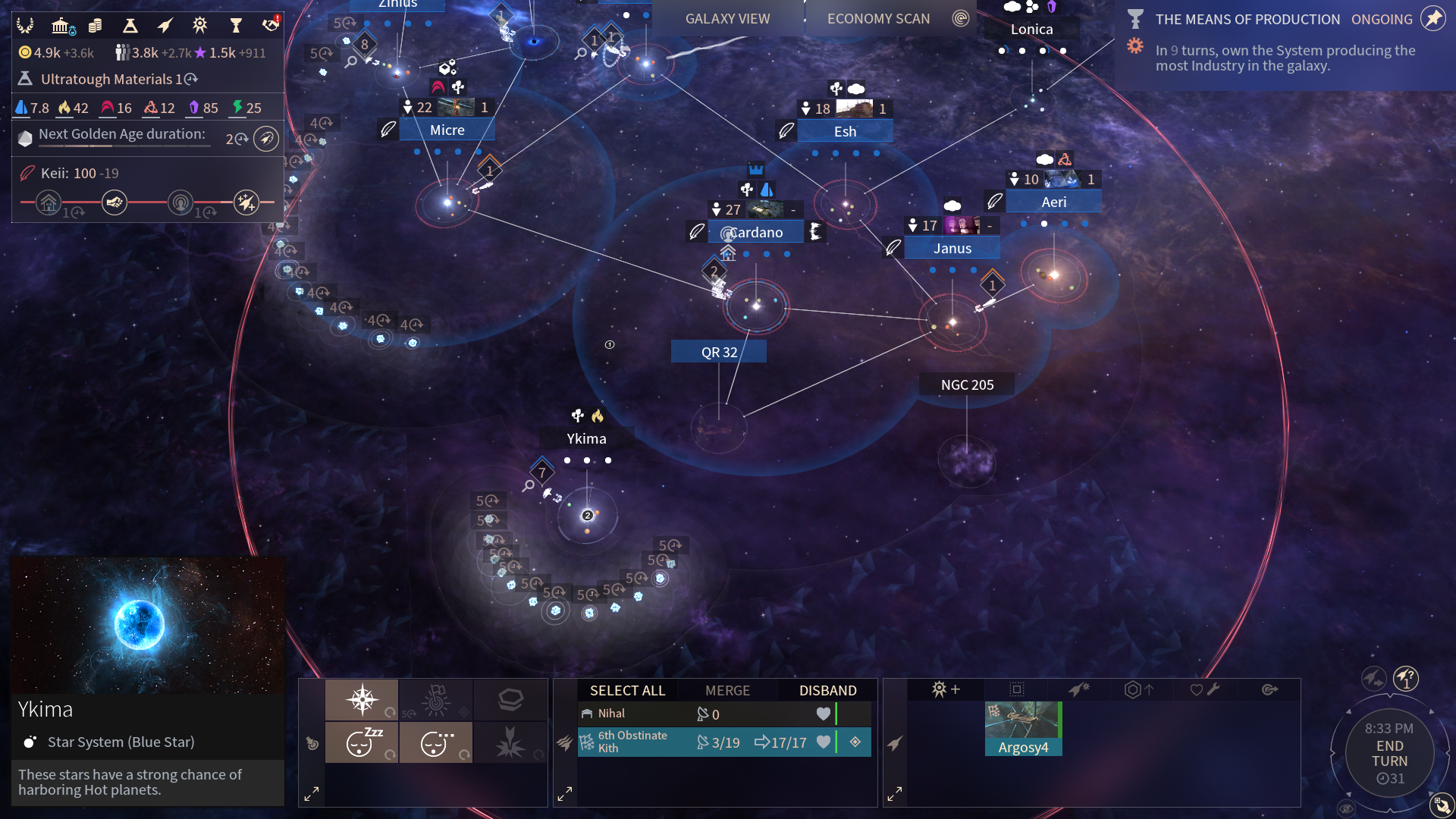Cycle to the next idle fleet
This screenshot has width=1456, height=819.
pyautogui.click(x=1406, y=677)
